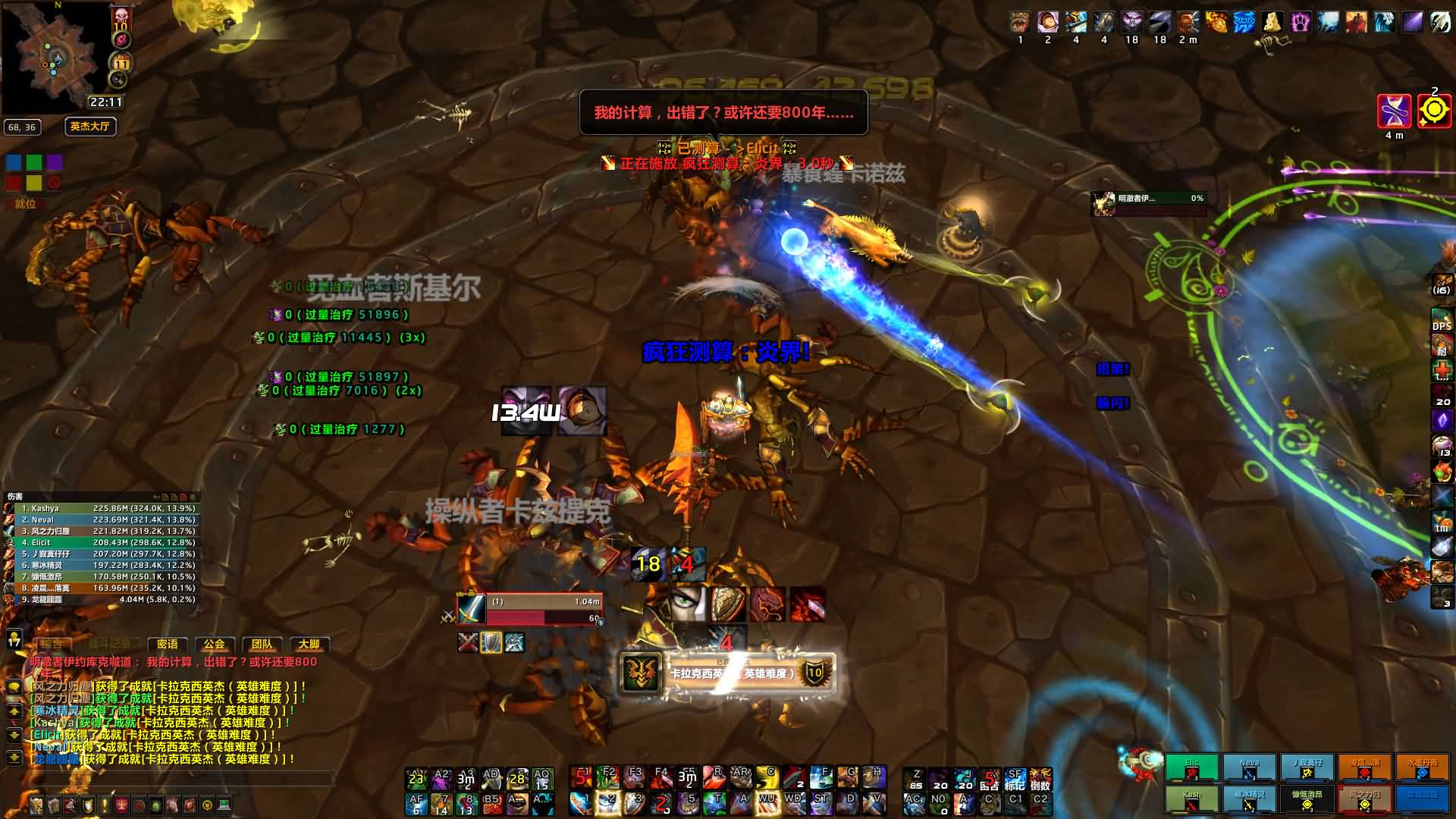1456x819 pixels.
Task: Click the 就位 ready check button
Action: tap(26, 204)
